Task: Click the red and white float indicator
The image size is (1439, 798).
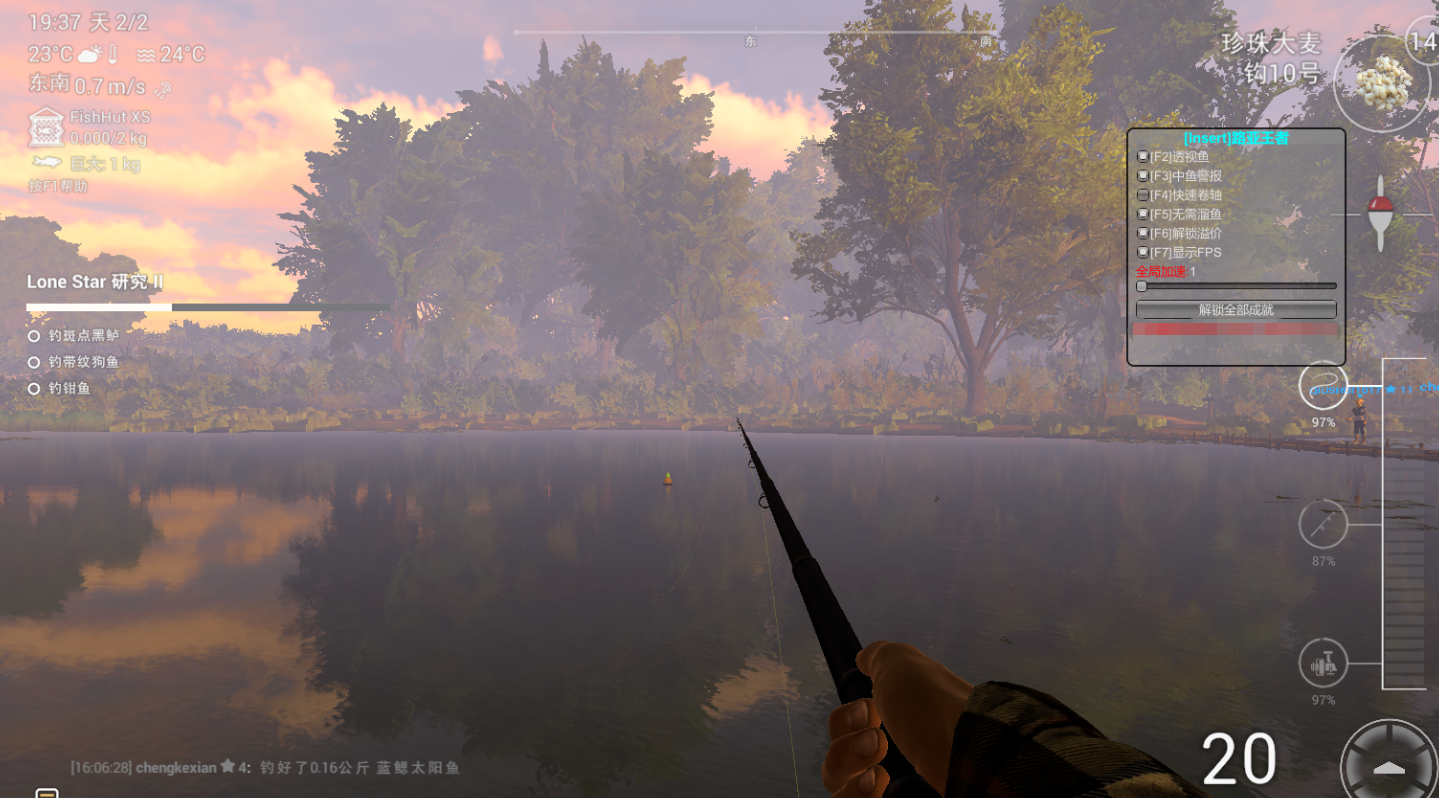Action: click(1380, 213)
